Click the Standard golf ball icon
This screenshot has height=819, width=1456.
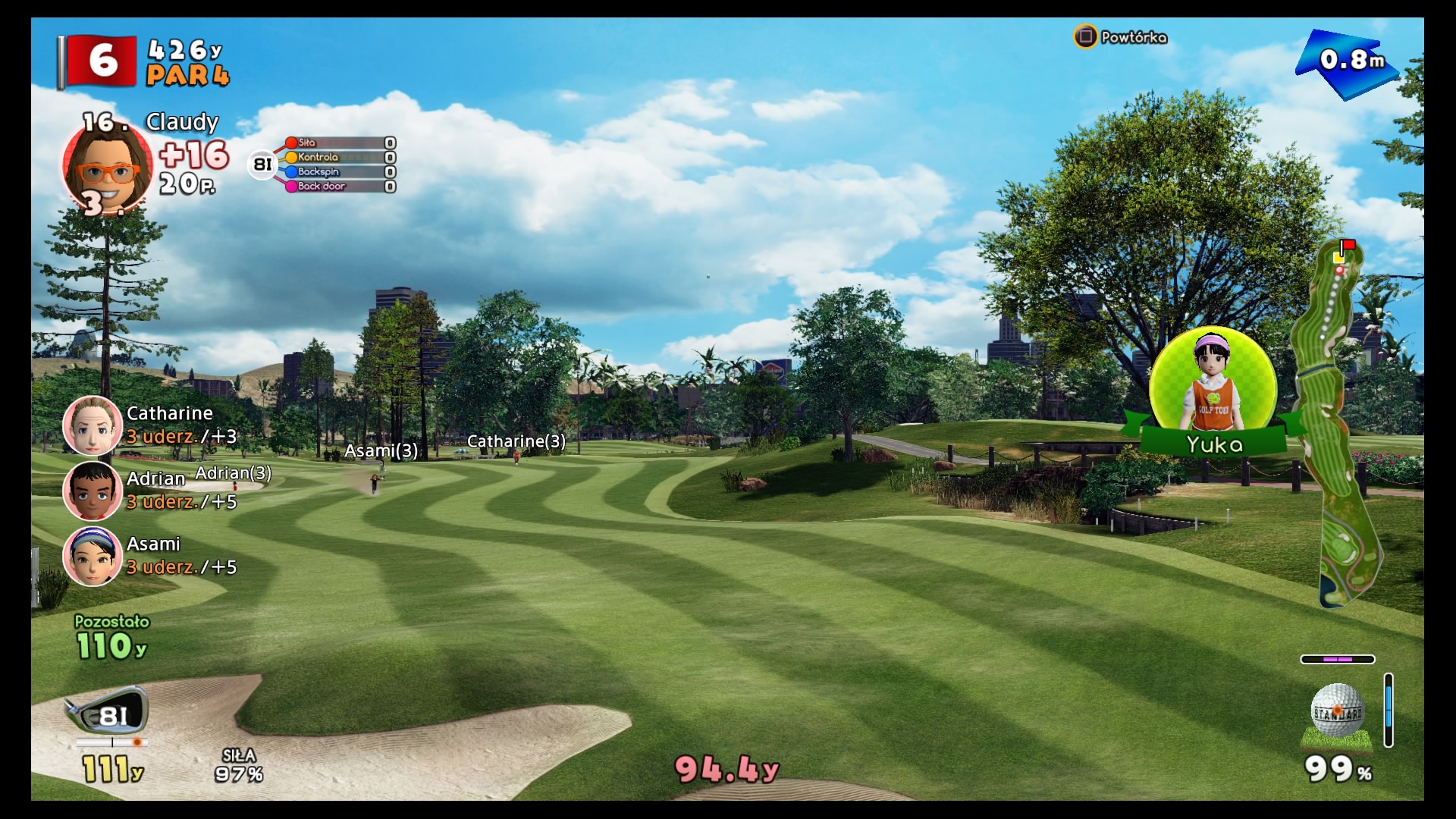click(1337, 711)
